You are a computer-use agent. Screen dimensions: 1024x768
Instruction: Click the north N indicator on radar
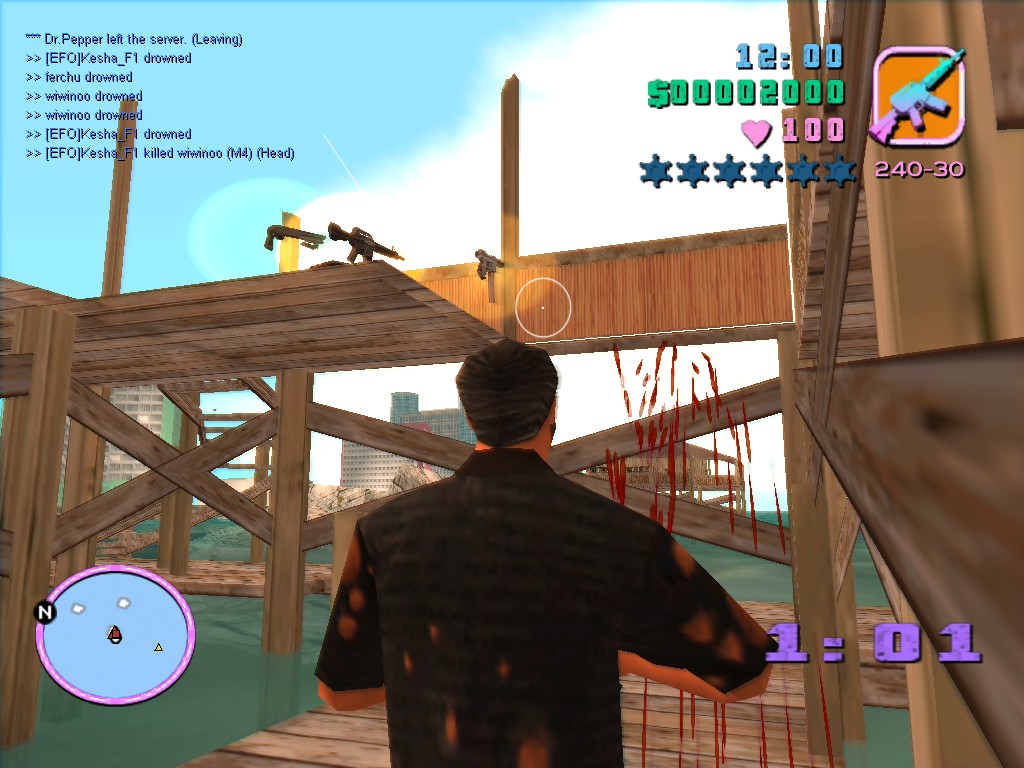(x=45, y=612)
